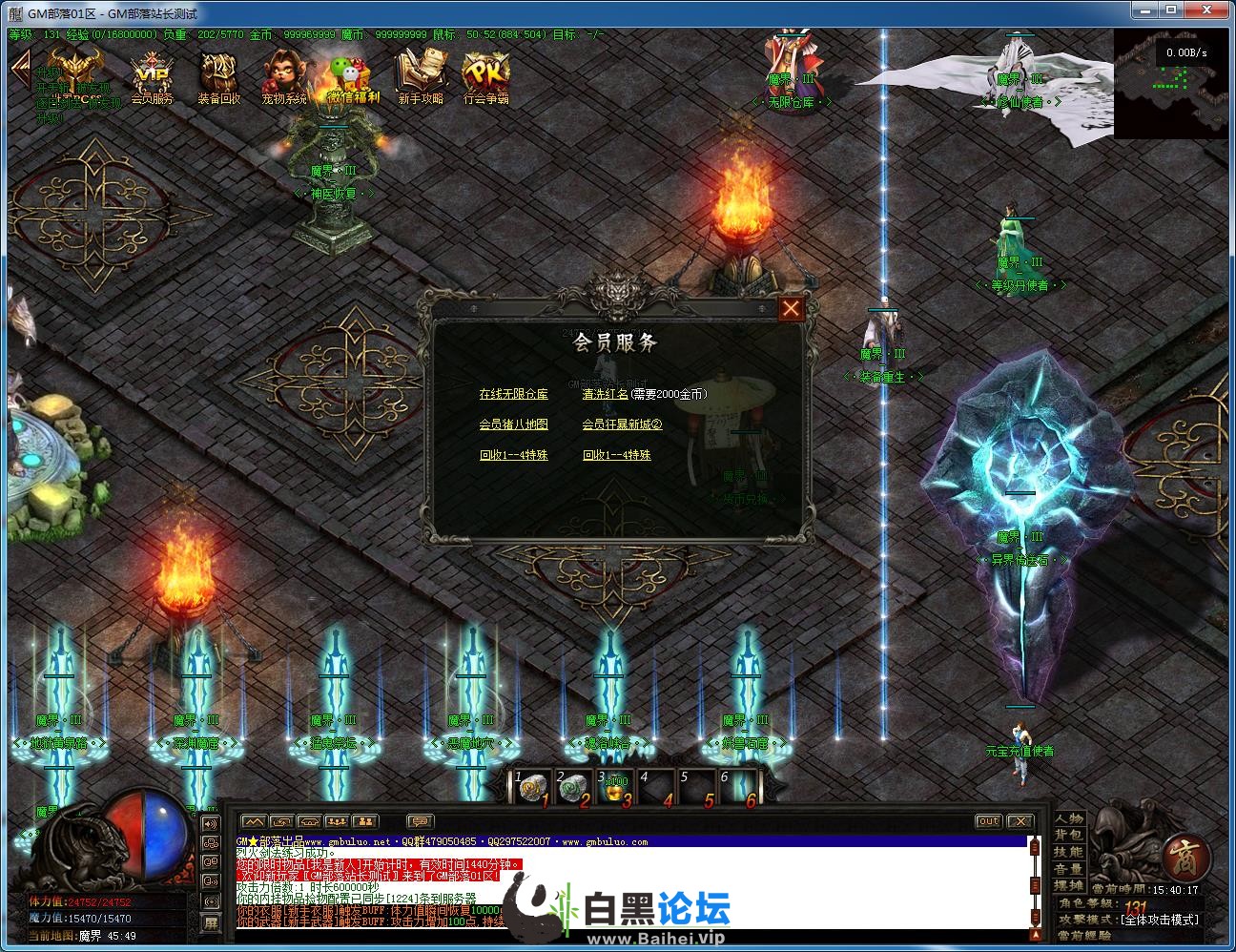Click the 'out' button above chat
The image size is (1236, 952).
988,821
